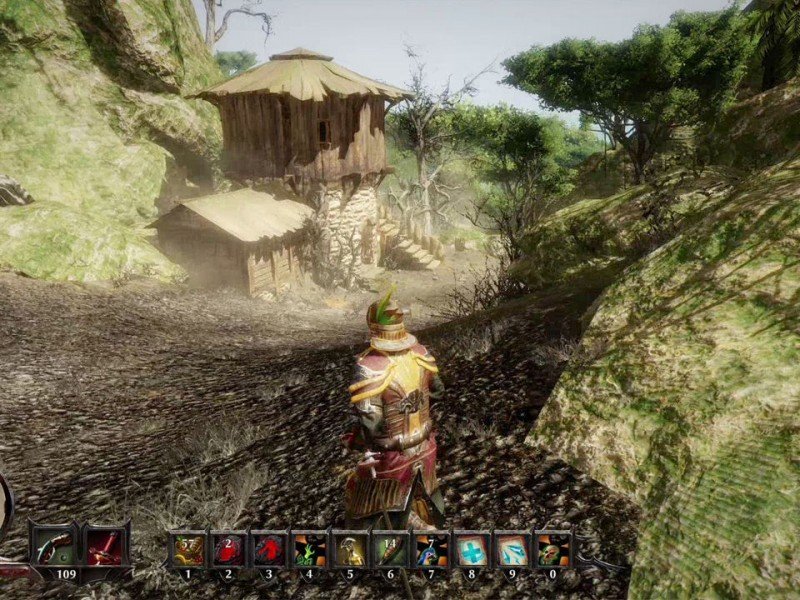Select the red sword weapon slot
This screenshot has width=800, height=600.
104,547
